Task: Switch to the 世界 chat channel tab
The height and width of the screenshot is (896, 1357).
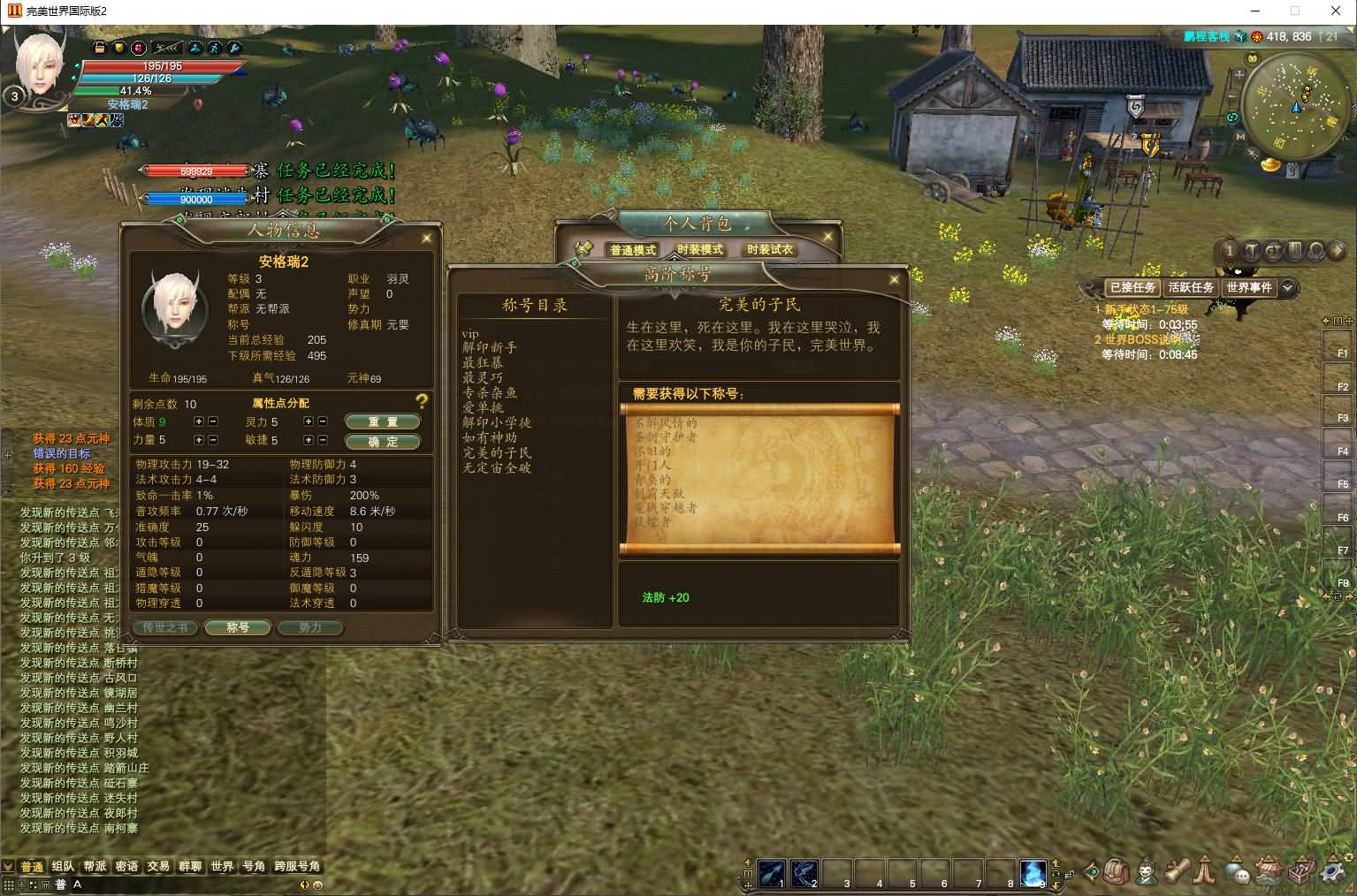Action: [222, 866]
